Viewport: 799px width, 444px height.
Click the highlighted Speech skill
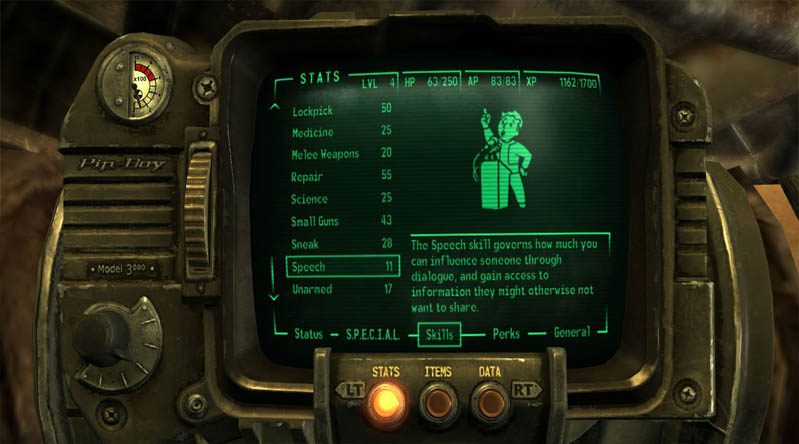[x=342, y=268]
